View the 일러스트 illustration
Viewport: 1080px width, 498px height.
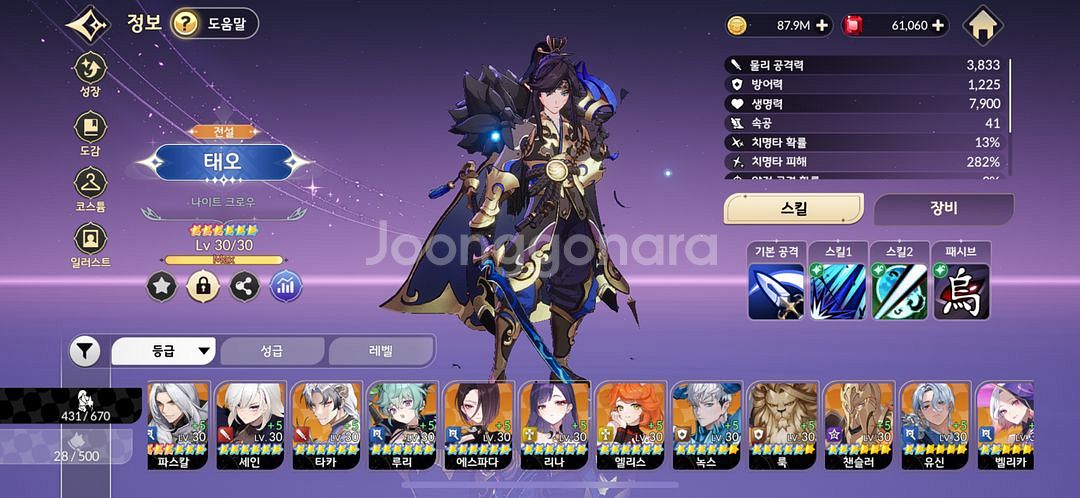tap(90, 244)
